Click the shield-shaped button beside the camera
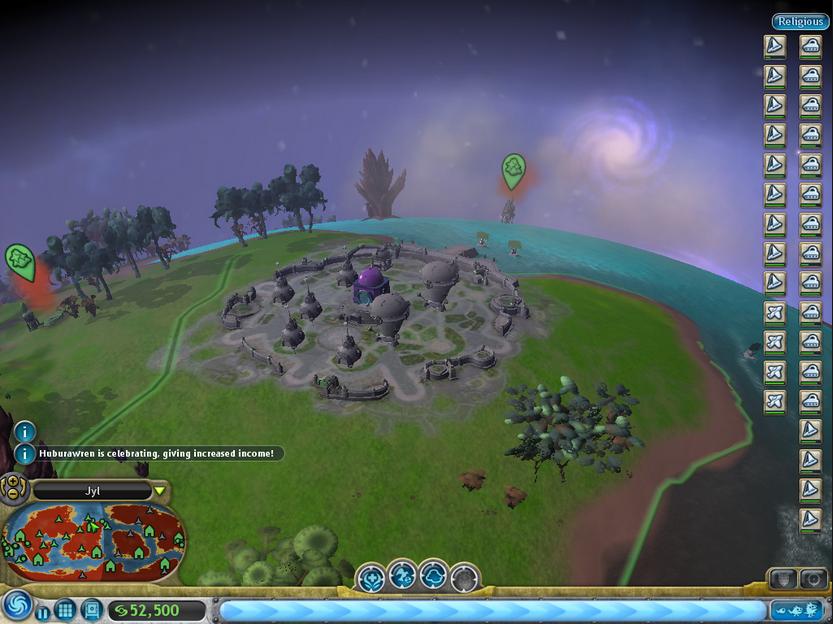 [x=782, y=579]
